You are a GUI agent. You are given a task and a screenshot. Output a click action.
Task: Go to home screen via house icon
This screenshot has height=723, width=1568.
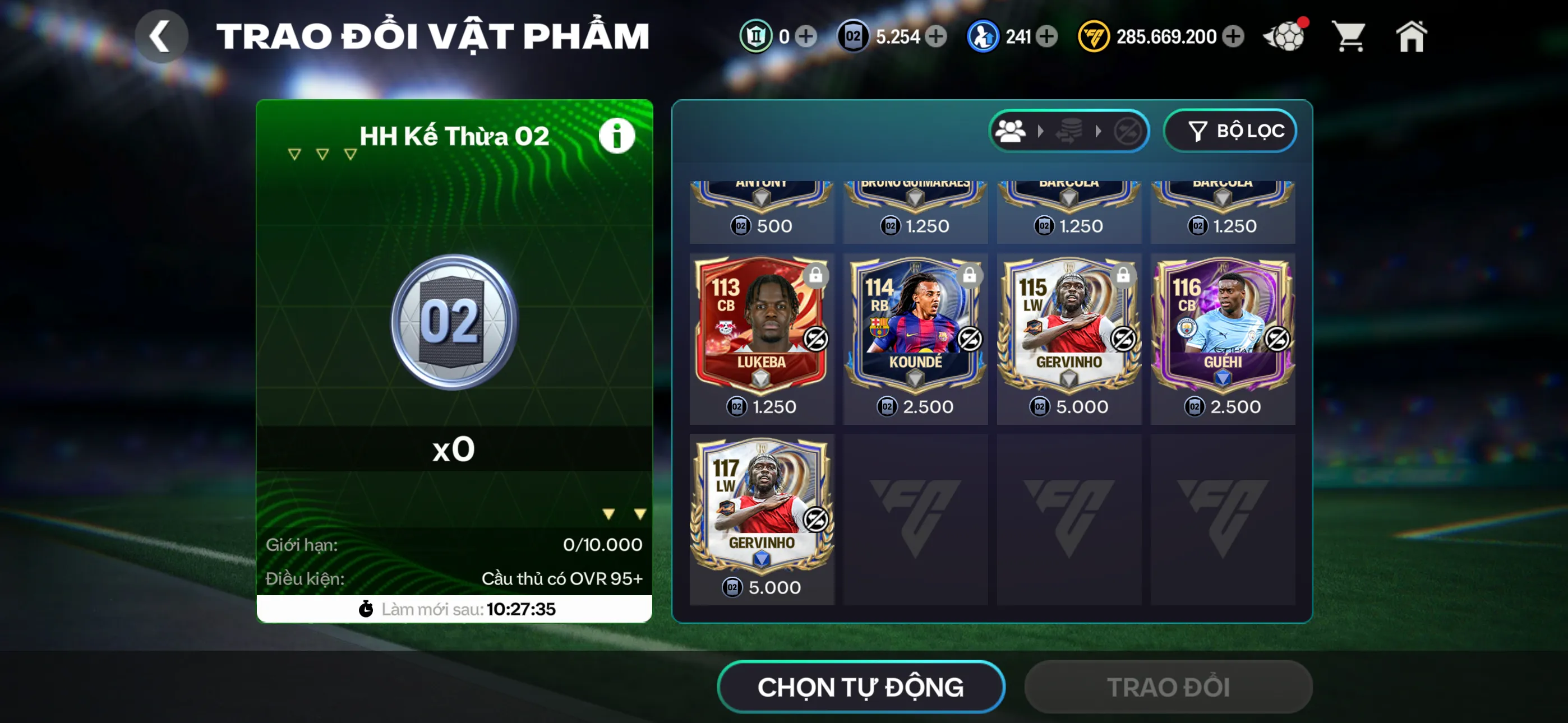1412,36
